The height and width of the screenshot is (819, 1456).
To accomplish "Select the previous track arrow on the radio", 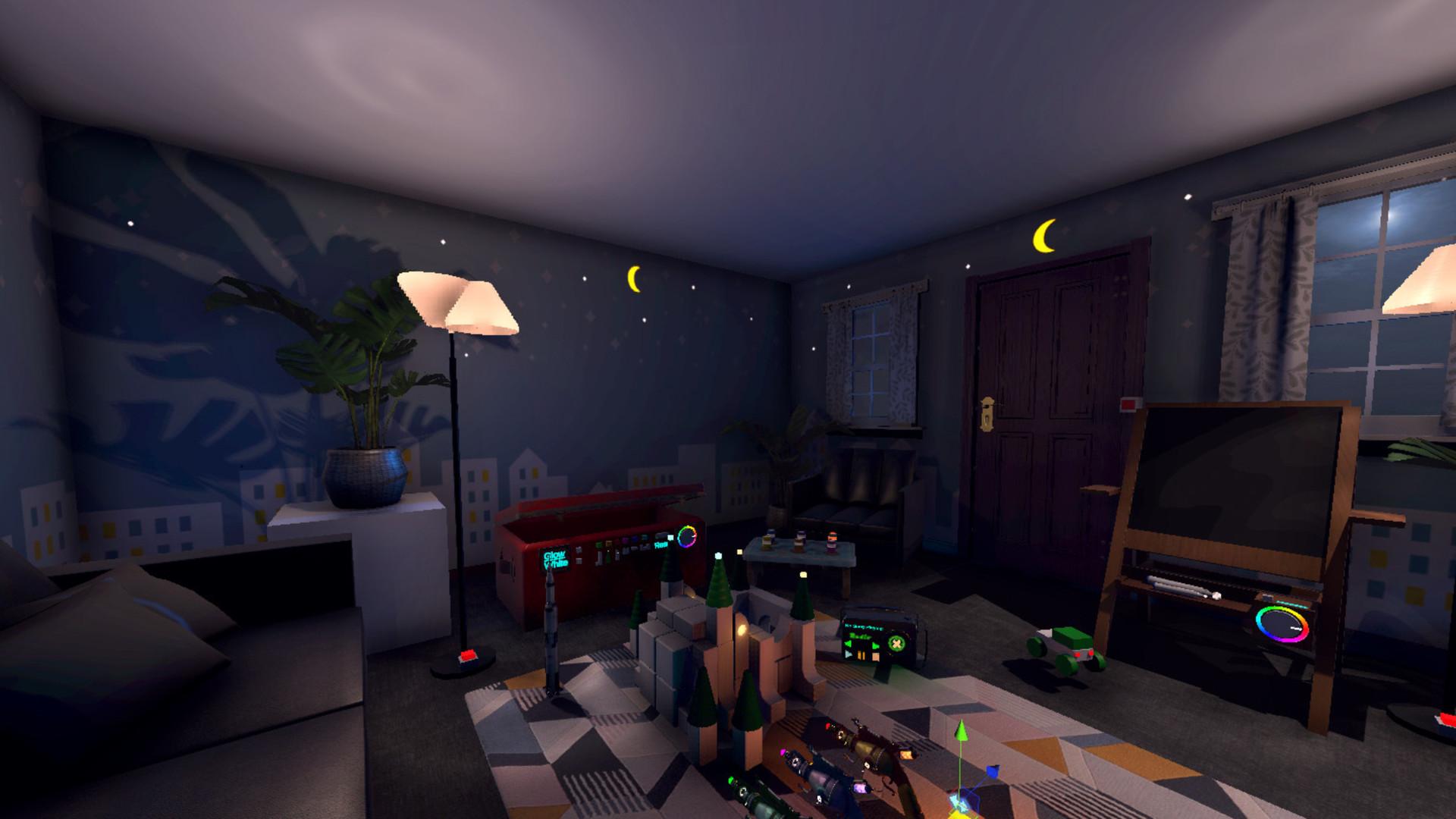I will [849, 645].
